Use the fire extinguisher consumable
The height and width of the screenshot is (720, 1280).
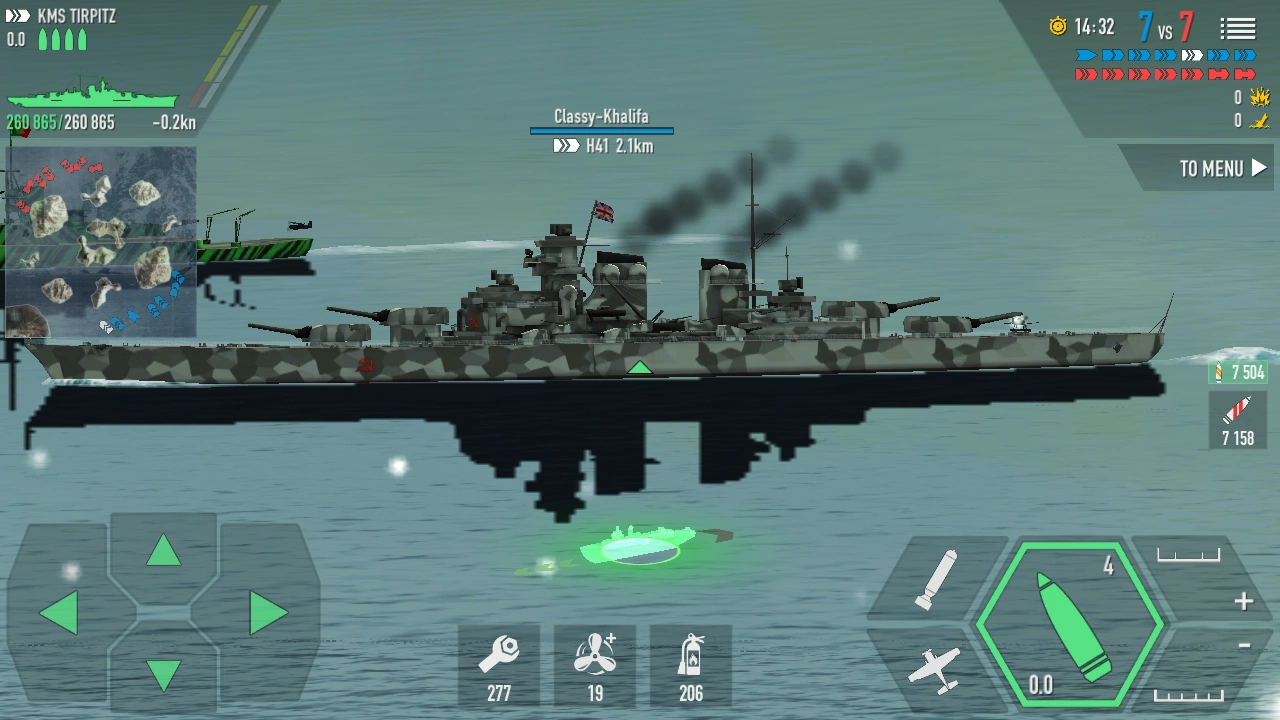tap(691, 664)
